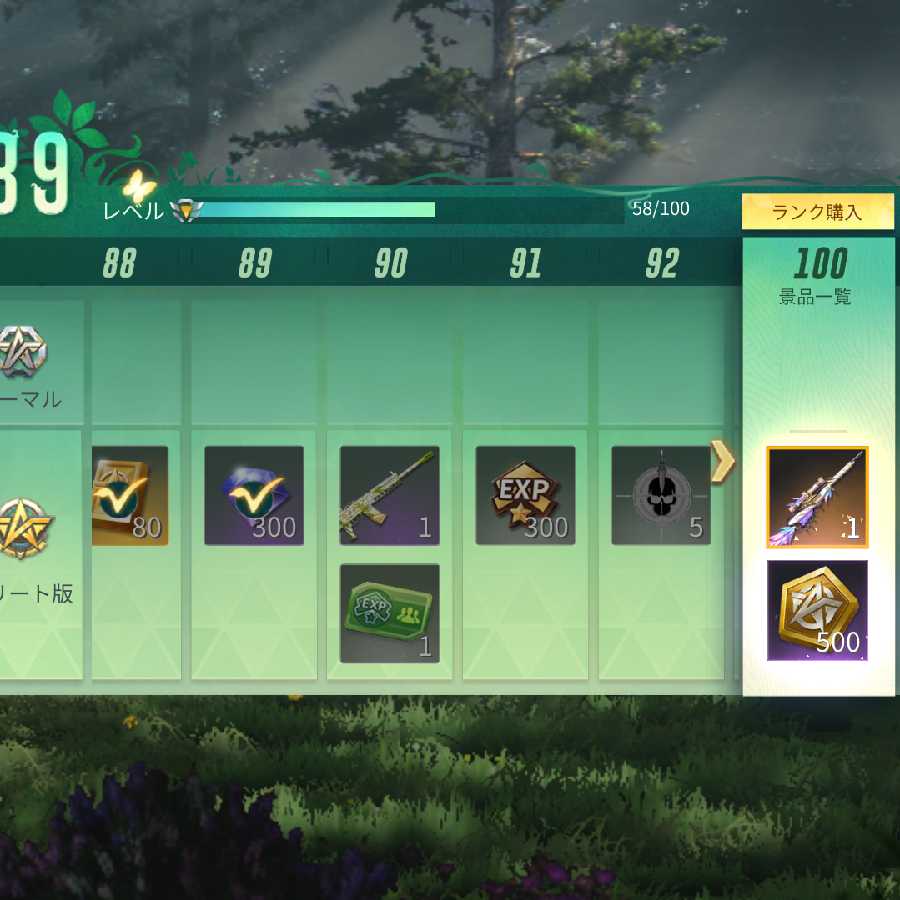Choose the 300 EXP badge reward
This screenshot has height=900, width=900.
525,496
